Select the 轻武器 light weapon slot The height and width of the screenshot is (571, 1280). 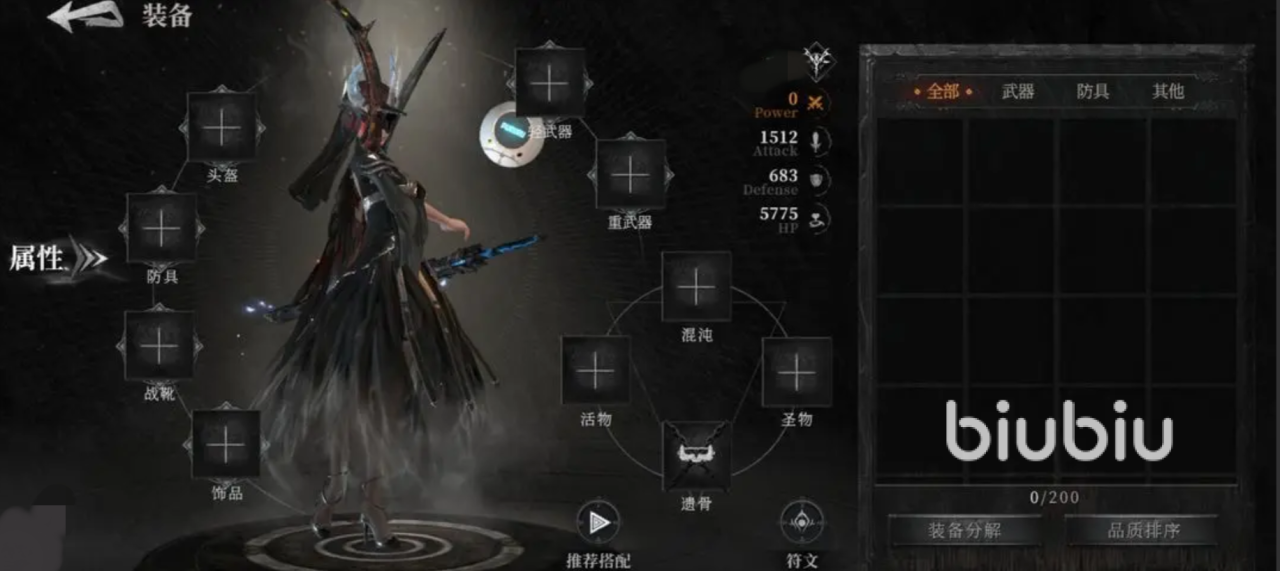tap(549, 82)
